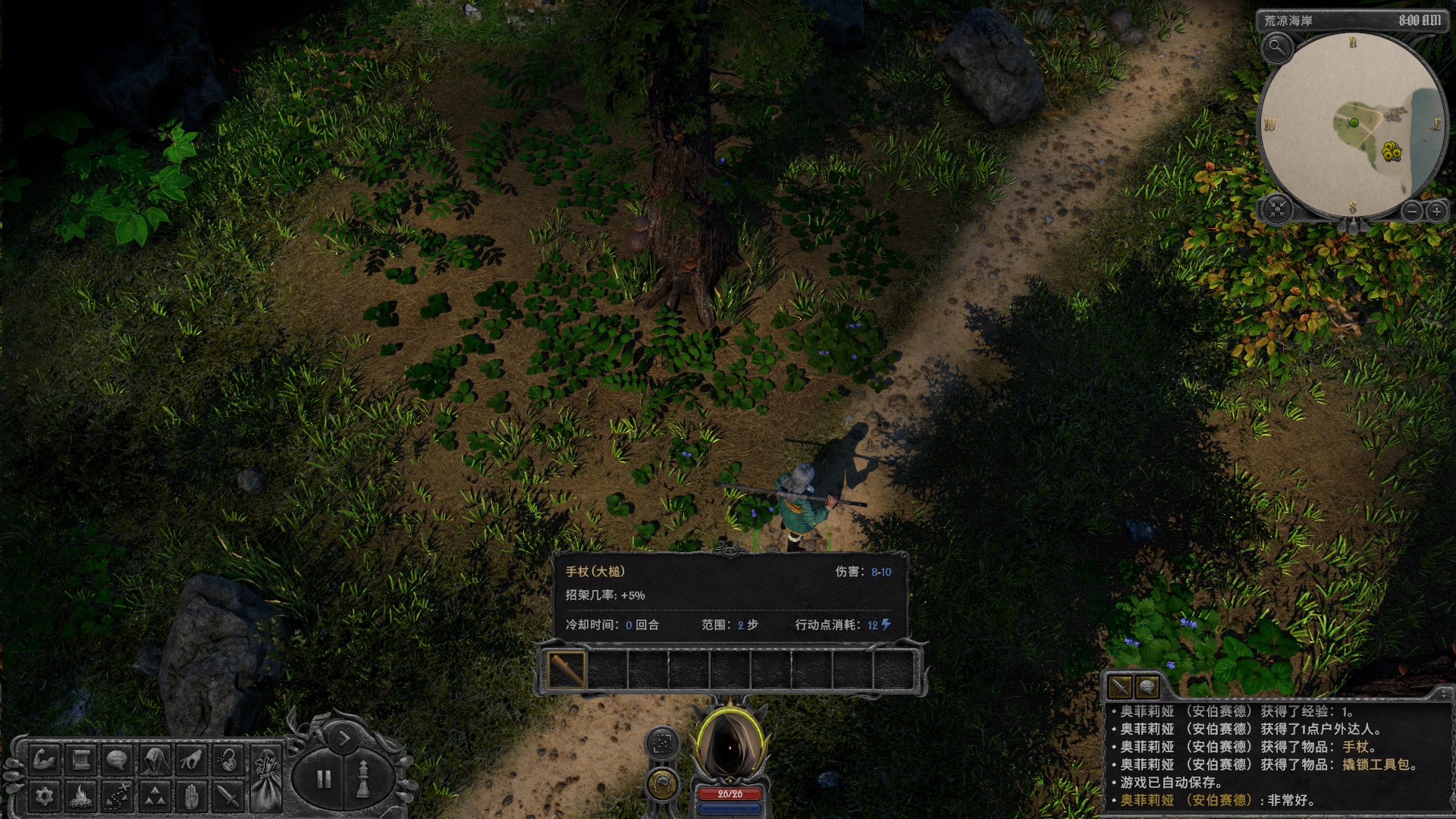Click the speech bubble dialogue icon
Screen dimensions: 1456x819
click(118, 759)
